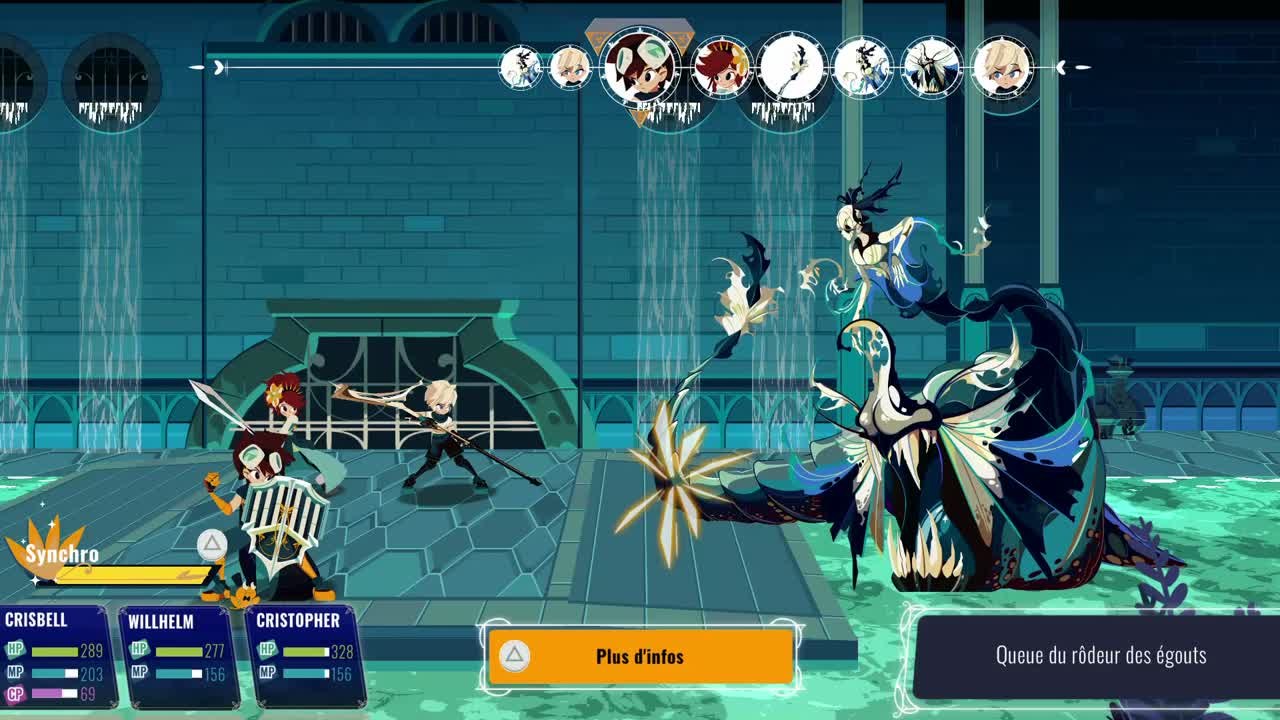Select Willhelm's party status panel
This screenshot has width=1280, height=720.
pos(180,656)
